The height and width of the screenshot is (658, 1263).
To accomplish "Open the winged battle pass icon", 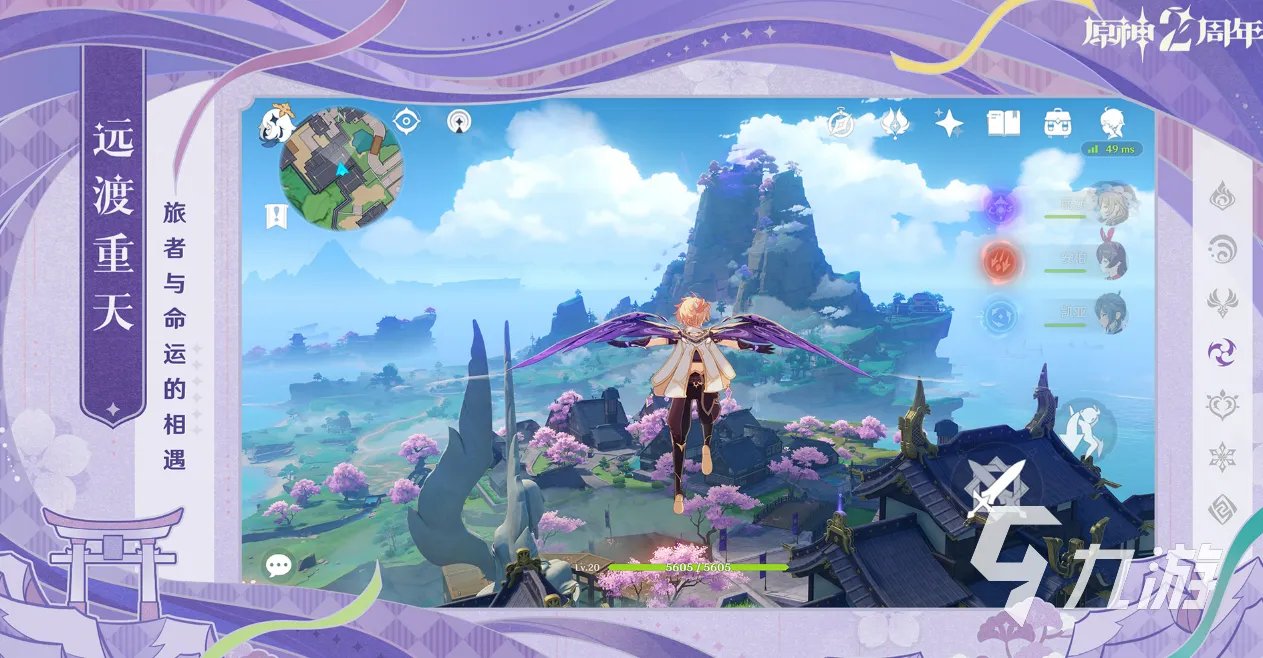I will (894, 124).
